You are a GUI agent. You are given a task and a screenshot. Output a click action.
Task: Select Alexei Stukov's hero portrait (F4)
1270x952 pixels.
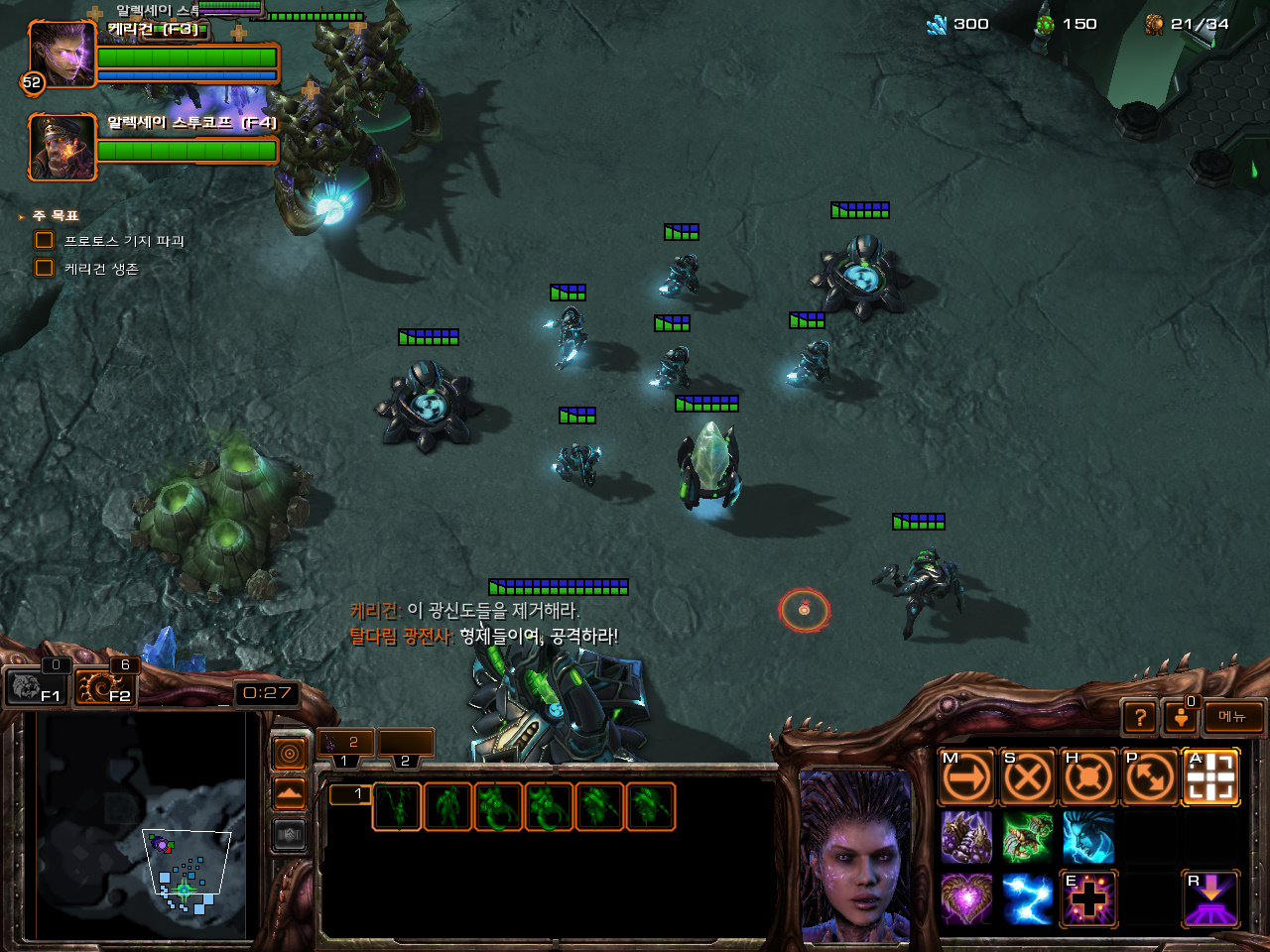click(x=62, y=148)
